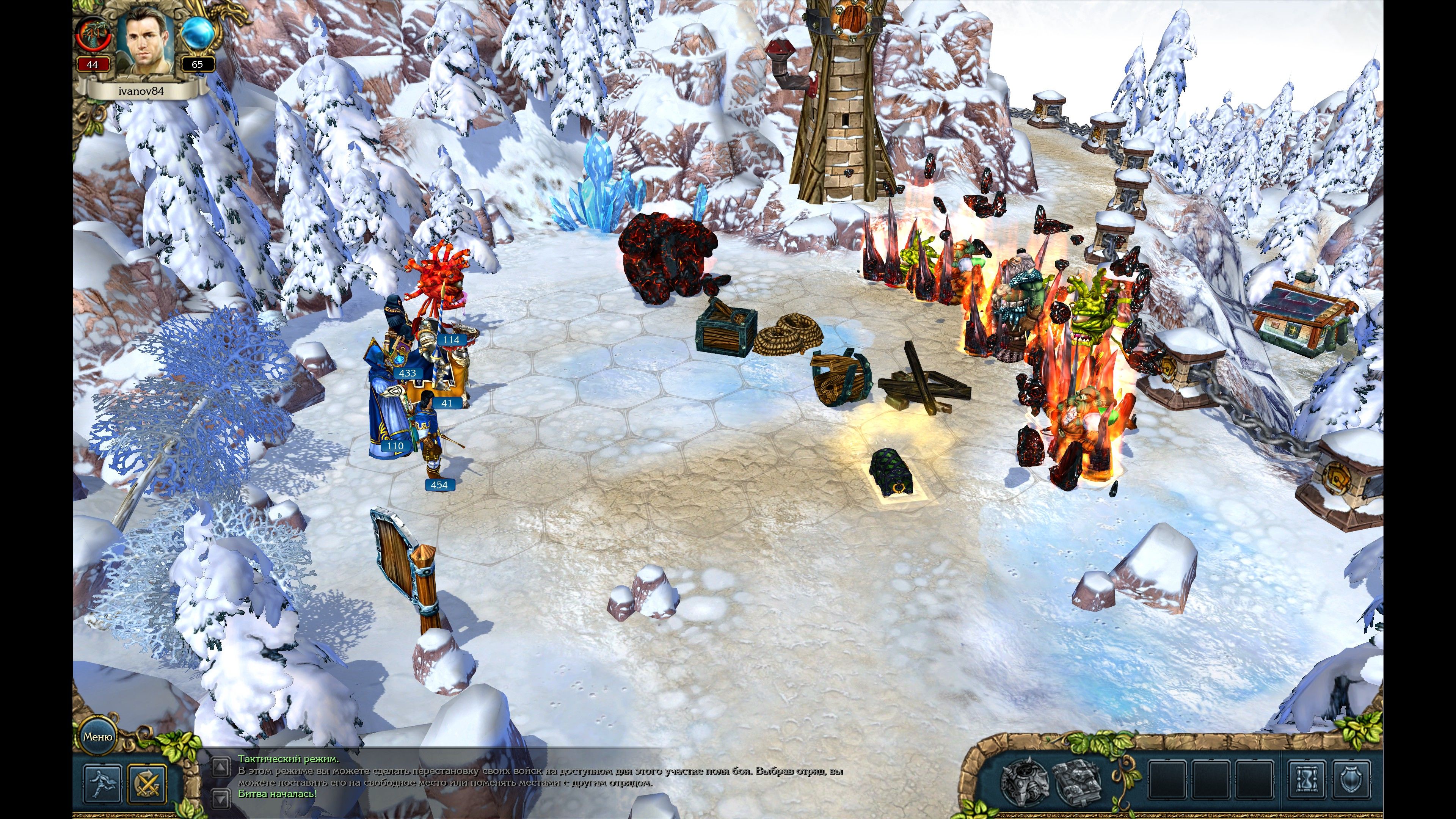Viewport: 1456px width, 819px height.
Task: Start the battle with crossed swords button
Action: 147,783
